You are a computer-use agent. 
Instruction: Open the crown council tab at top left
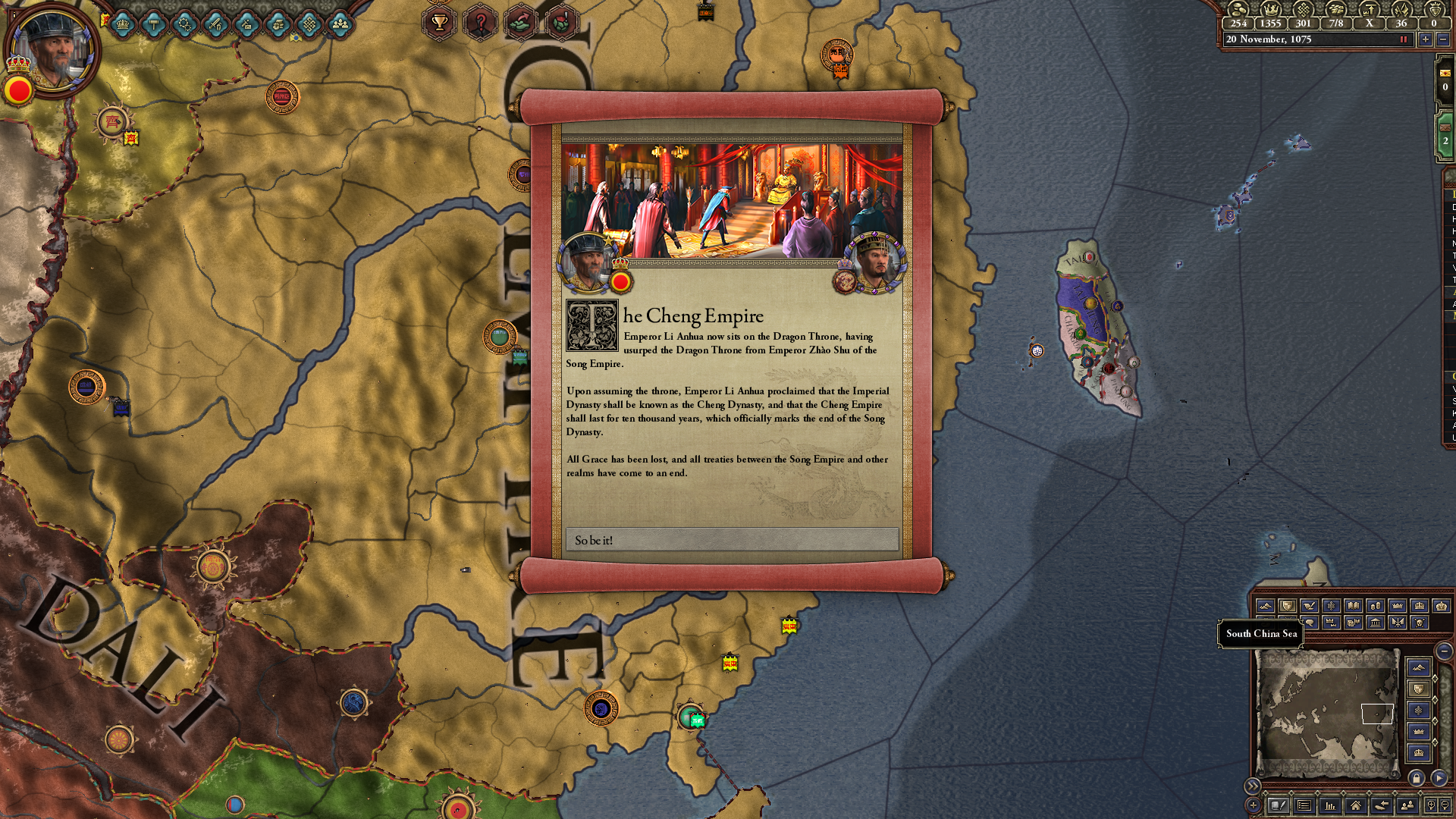click(122, 25)
